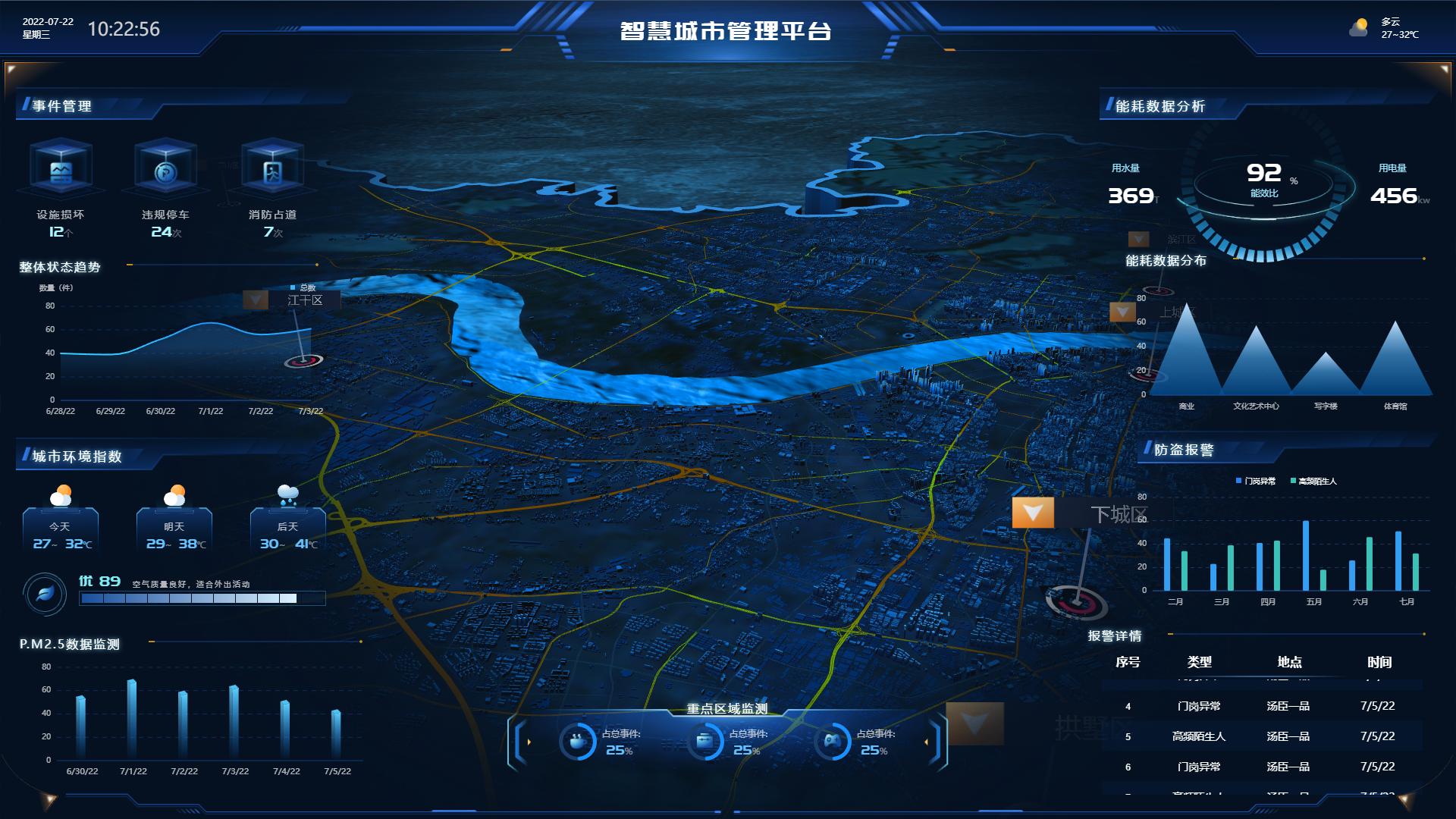This screenshot has width=1456, height=819.
Task: Select the coffee cup monitoring icon
Action: (578, 739)
